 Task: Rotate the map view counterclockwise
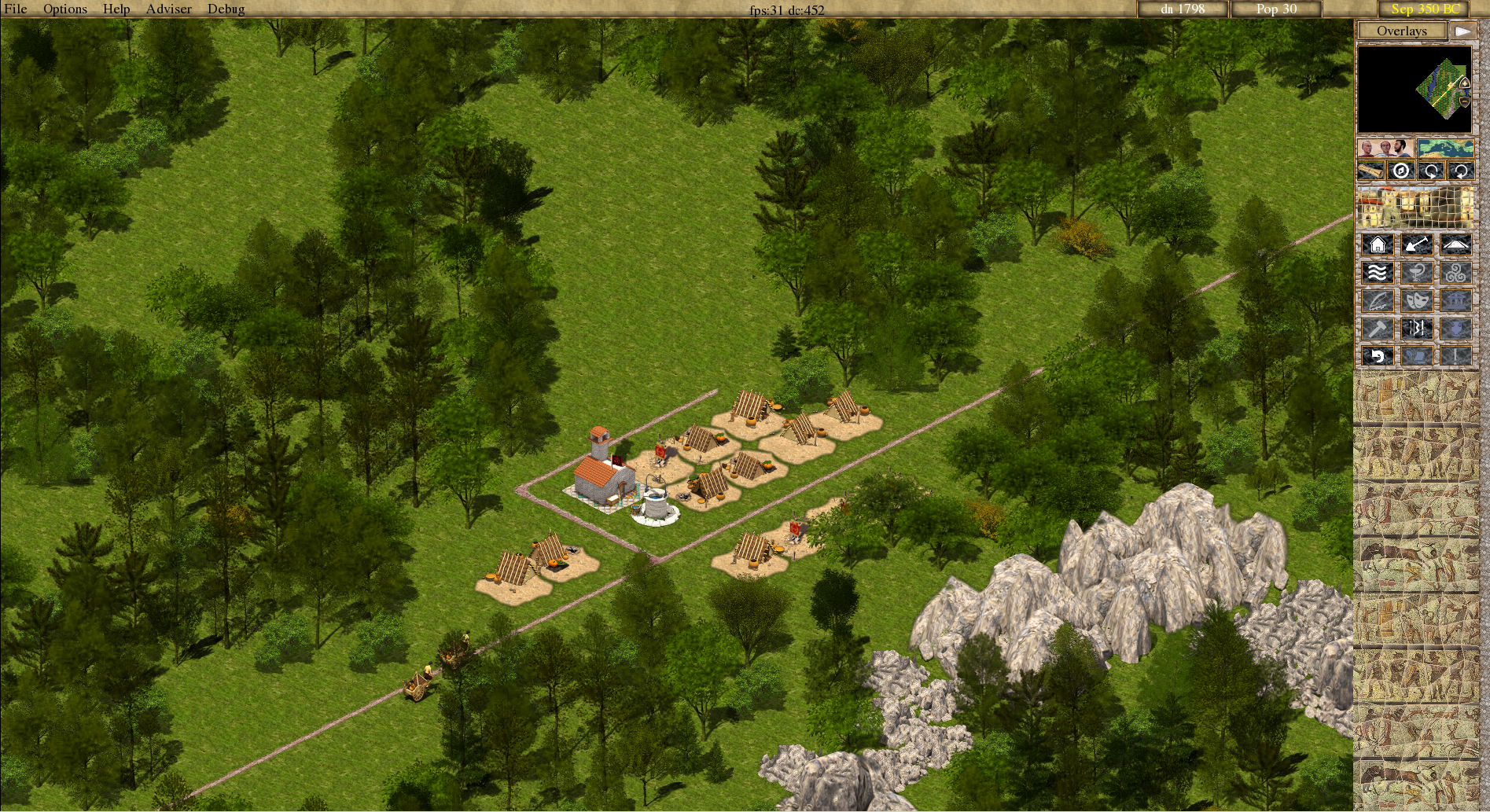(x=1462, y=171)
